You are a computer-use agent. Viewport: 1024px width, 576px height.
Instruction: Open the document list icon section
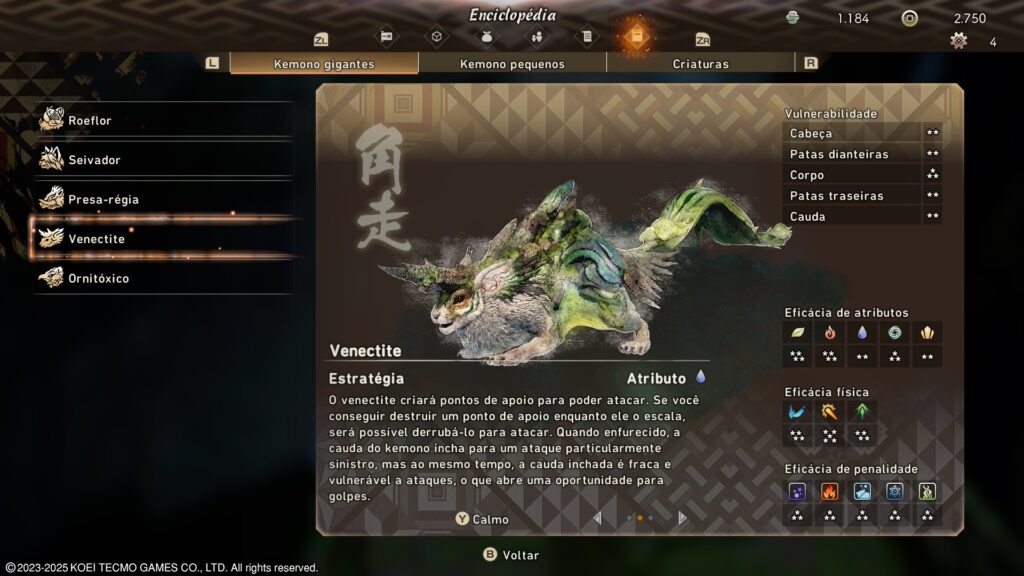tap(586, 37)
